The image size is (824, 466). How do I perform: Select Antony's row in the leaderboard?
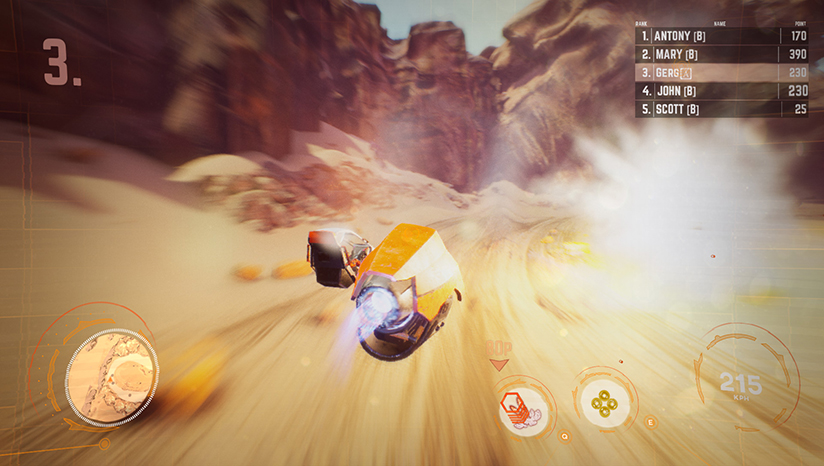click(723, 36)
